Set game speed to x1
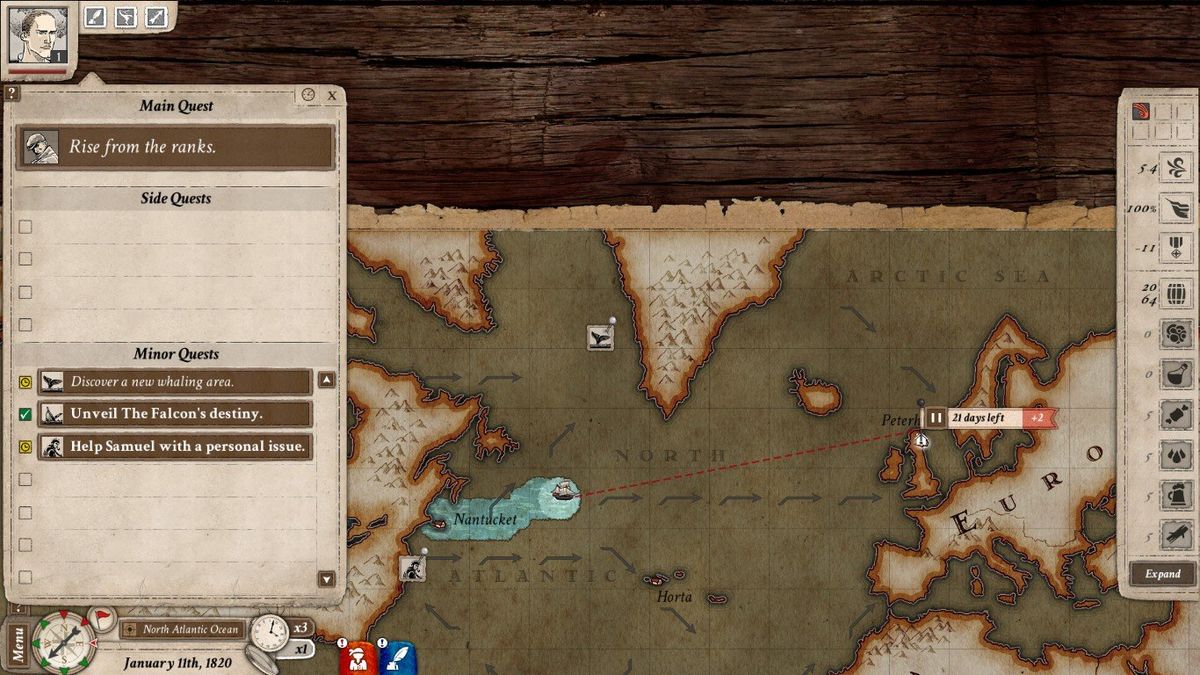 click(x=299, y=648)
